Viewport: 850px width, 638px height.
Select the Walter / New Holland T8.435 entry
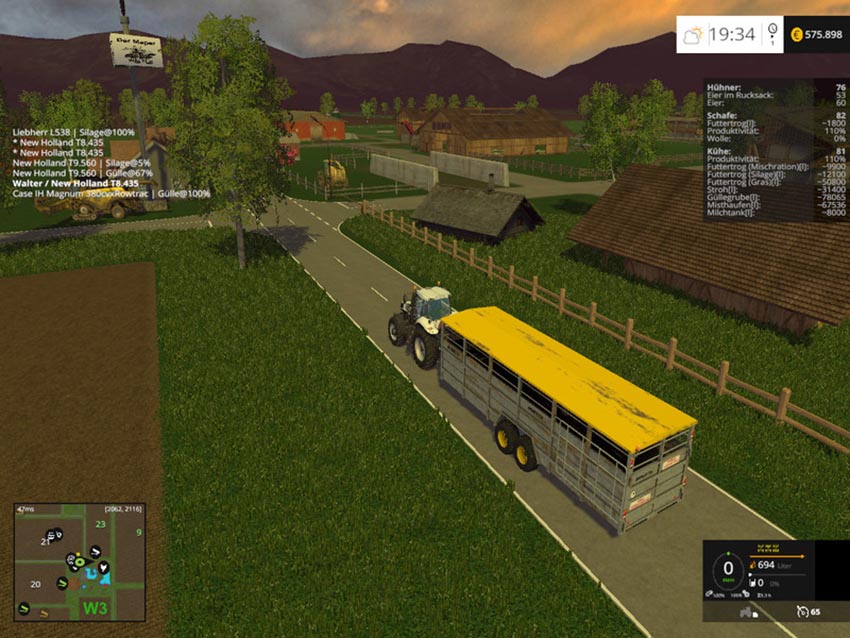75,183
